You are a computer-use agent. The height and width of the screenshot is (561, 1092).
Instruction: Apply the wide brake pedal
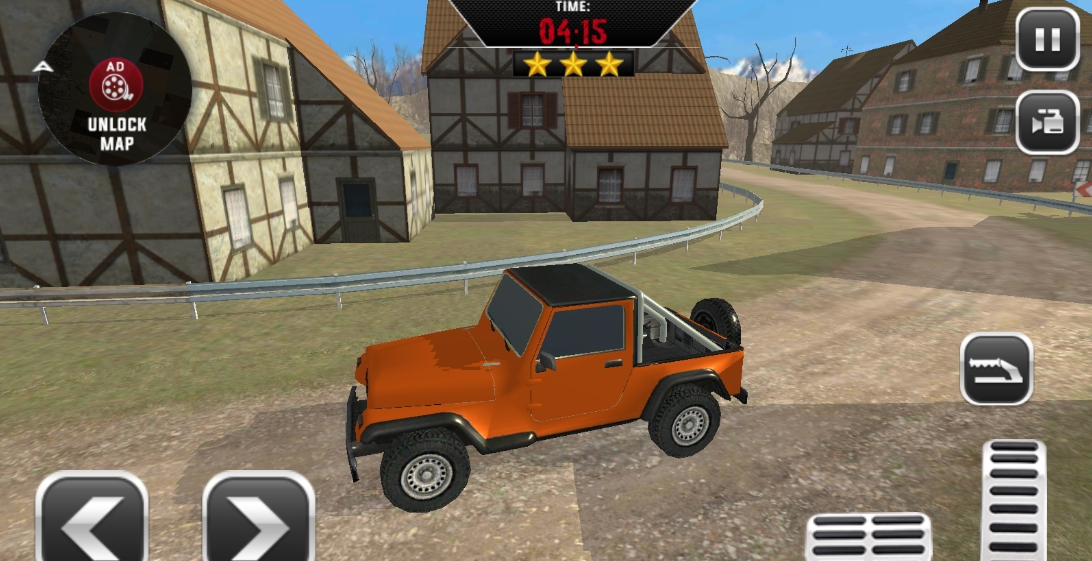click(868, 537)
